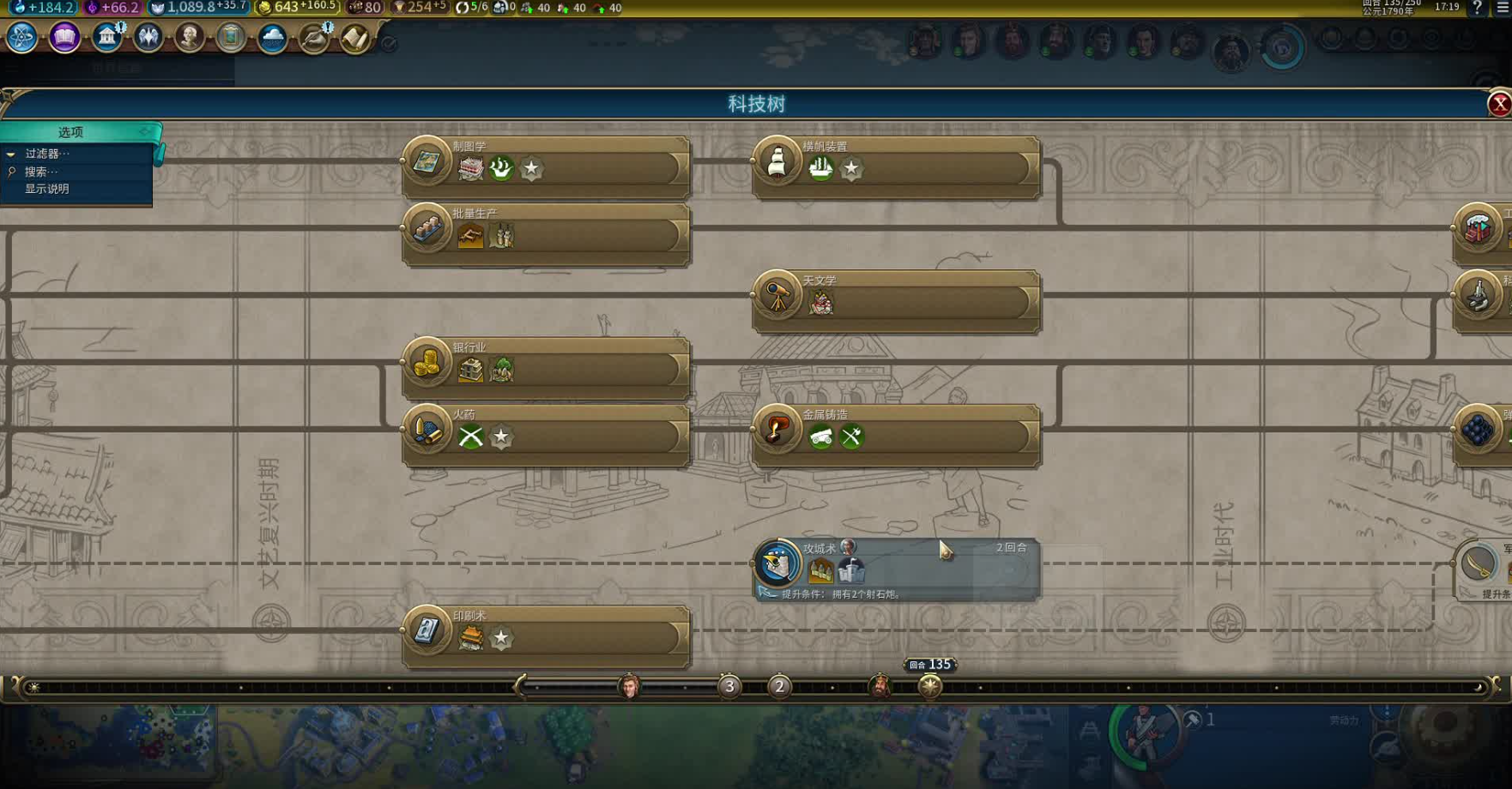Open the 搜索 search option
Image resolution: width=1512 pixels, height=789 pixels.
pos(40,172)
